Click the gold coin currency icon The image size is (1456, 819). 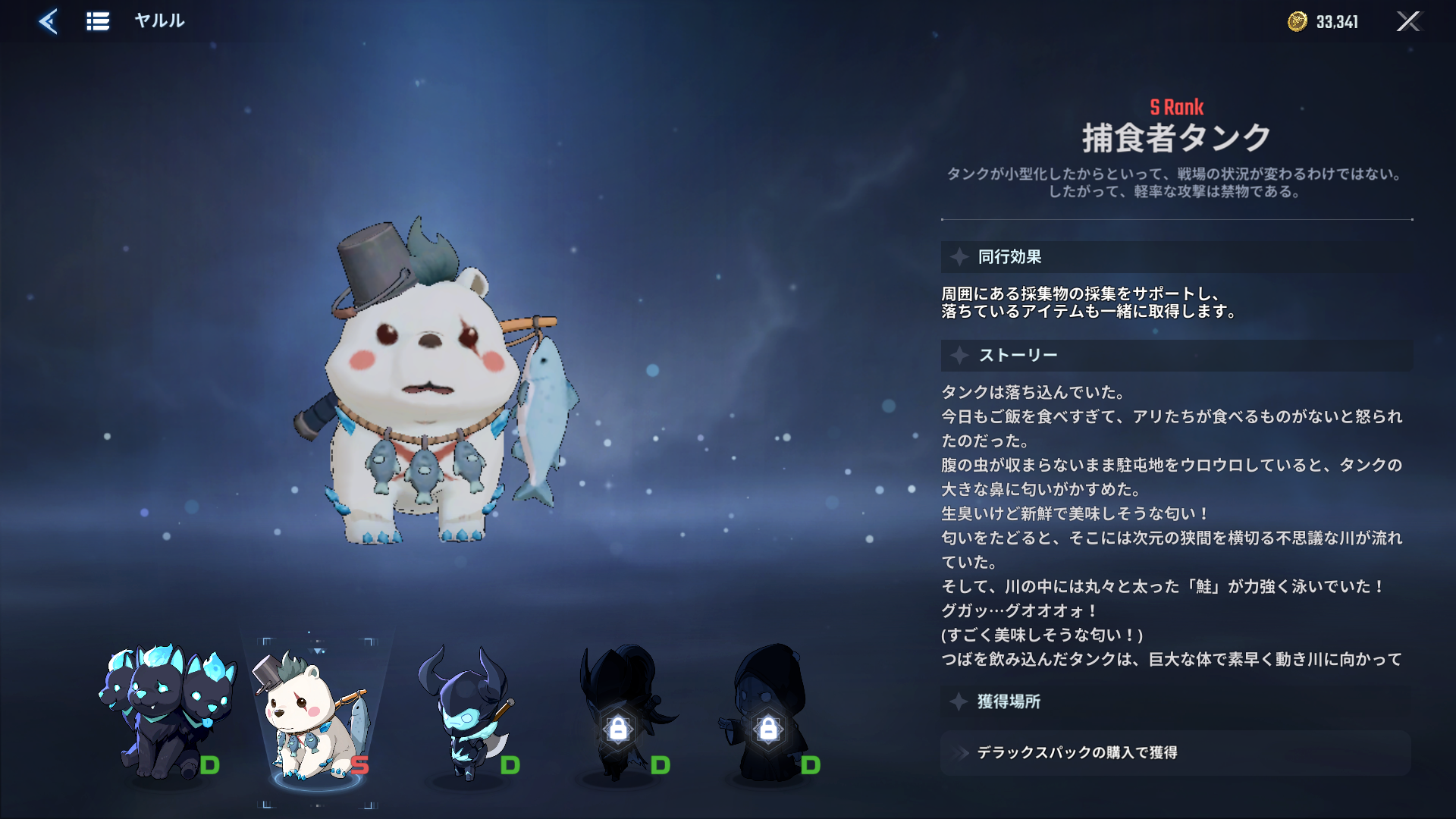[1297, 21]
